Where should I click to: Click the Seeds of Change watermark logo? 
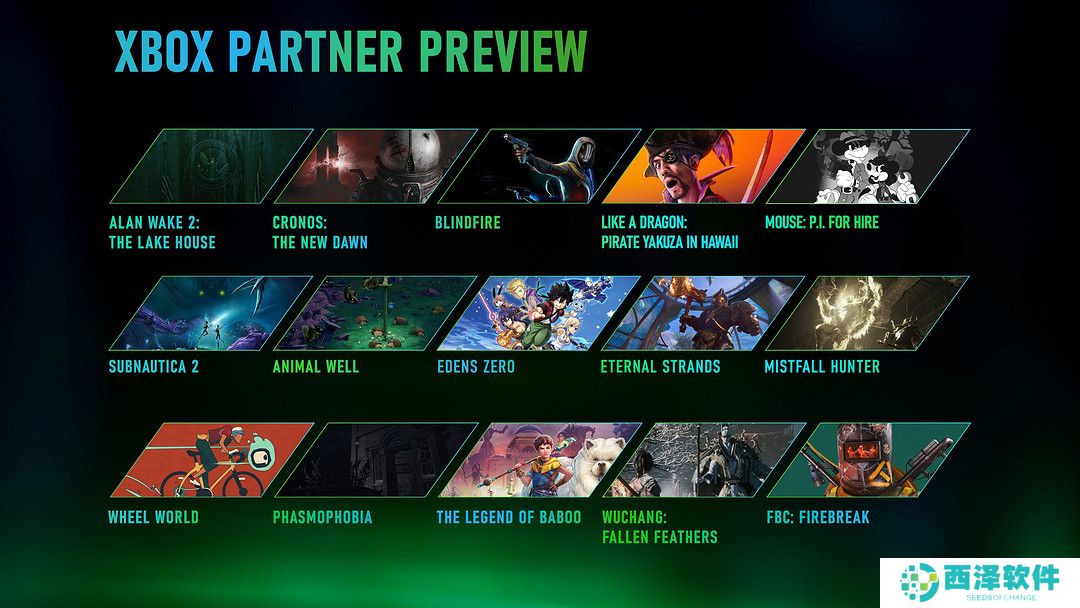[979, 582]
